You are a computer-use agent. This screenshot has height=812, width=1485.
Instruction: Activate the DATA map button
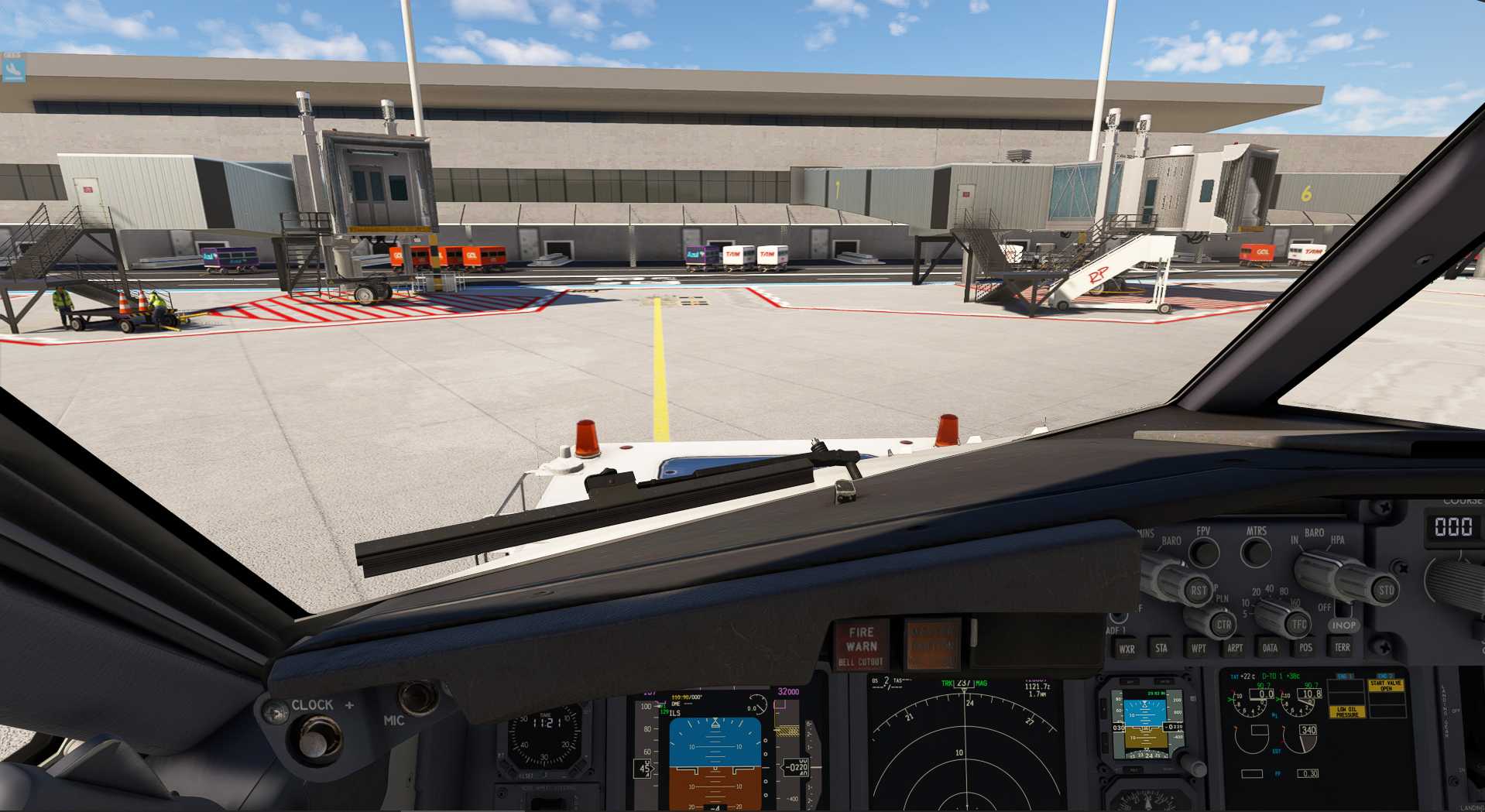1270,649
